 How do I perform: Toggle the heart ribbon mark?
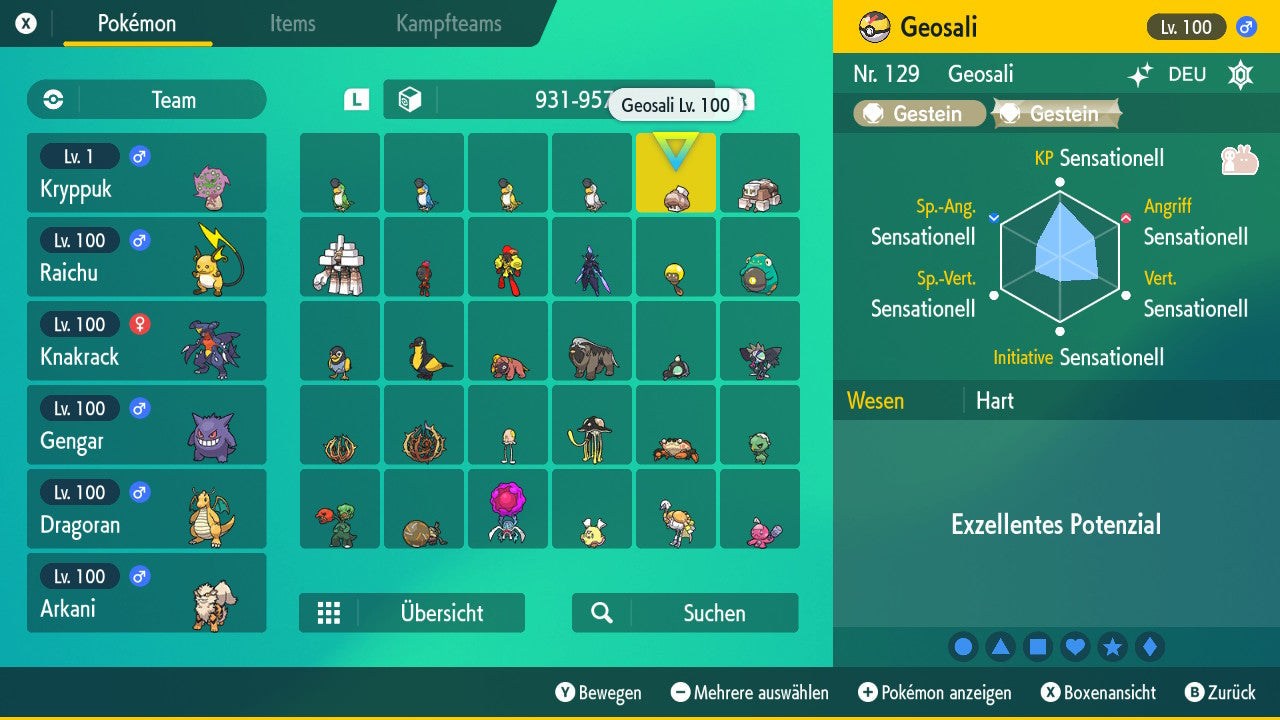(x=1075, y=647)
